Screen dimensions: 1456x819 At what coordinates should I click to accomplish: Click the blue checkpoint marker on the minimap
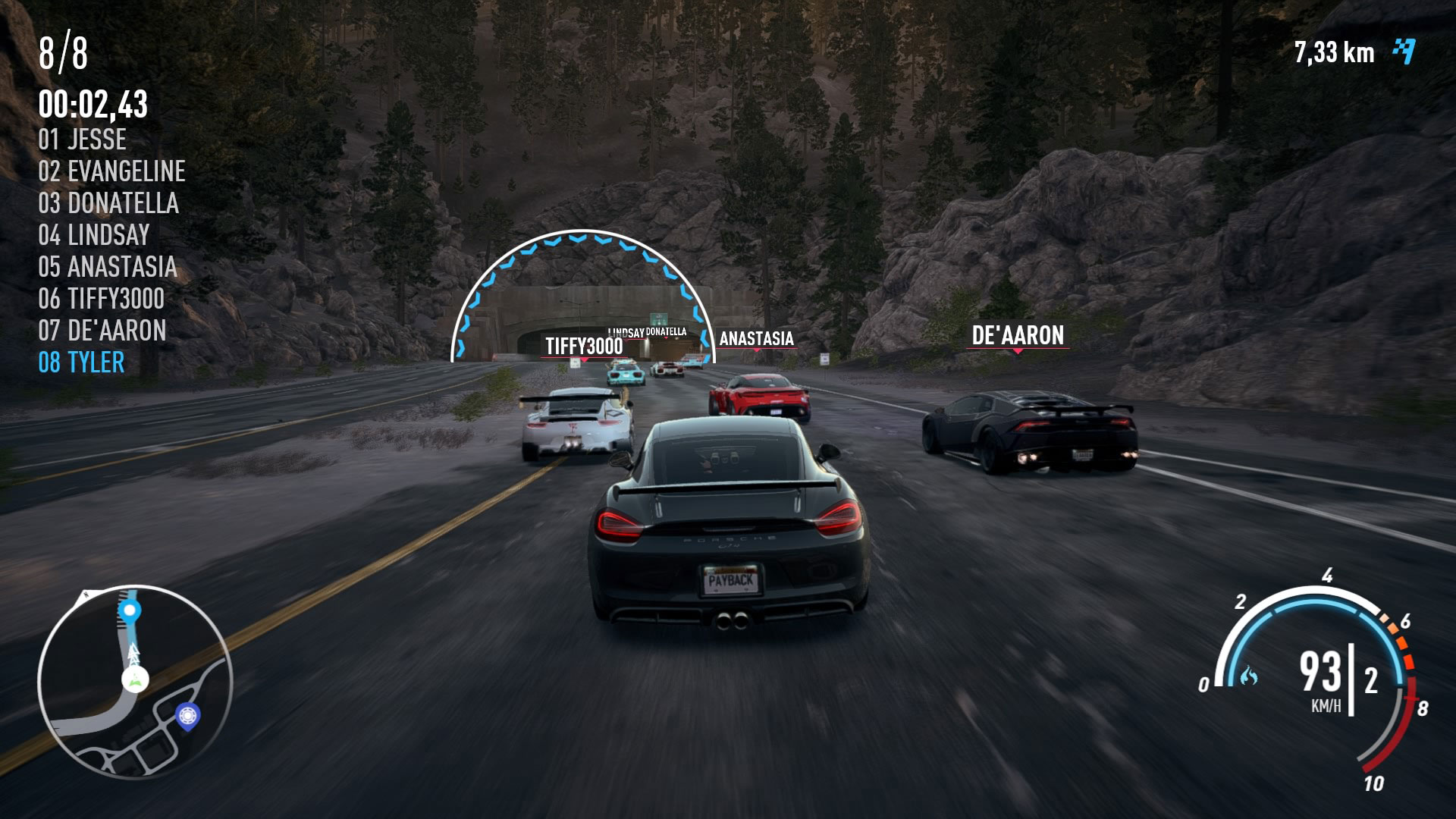[130, 610]
